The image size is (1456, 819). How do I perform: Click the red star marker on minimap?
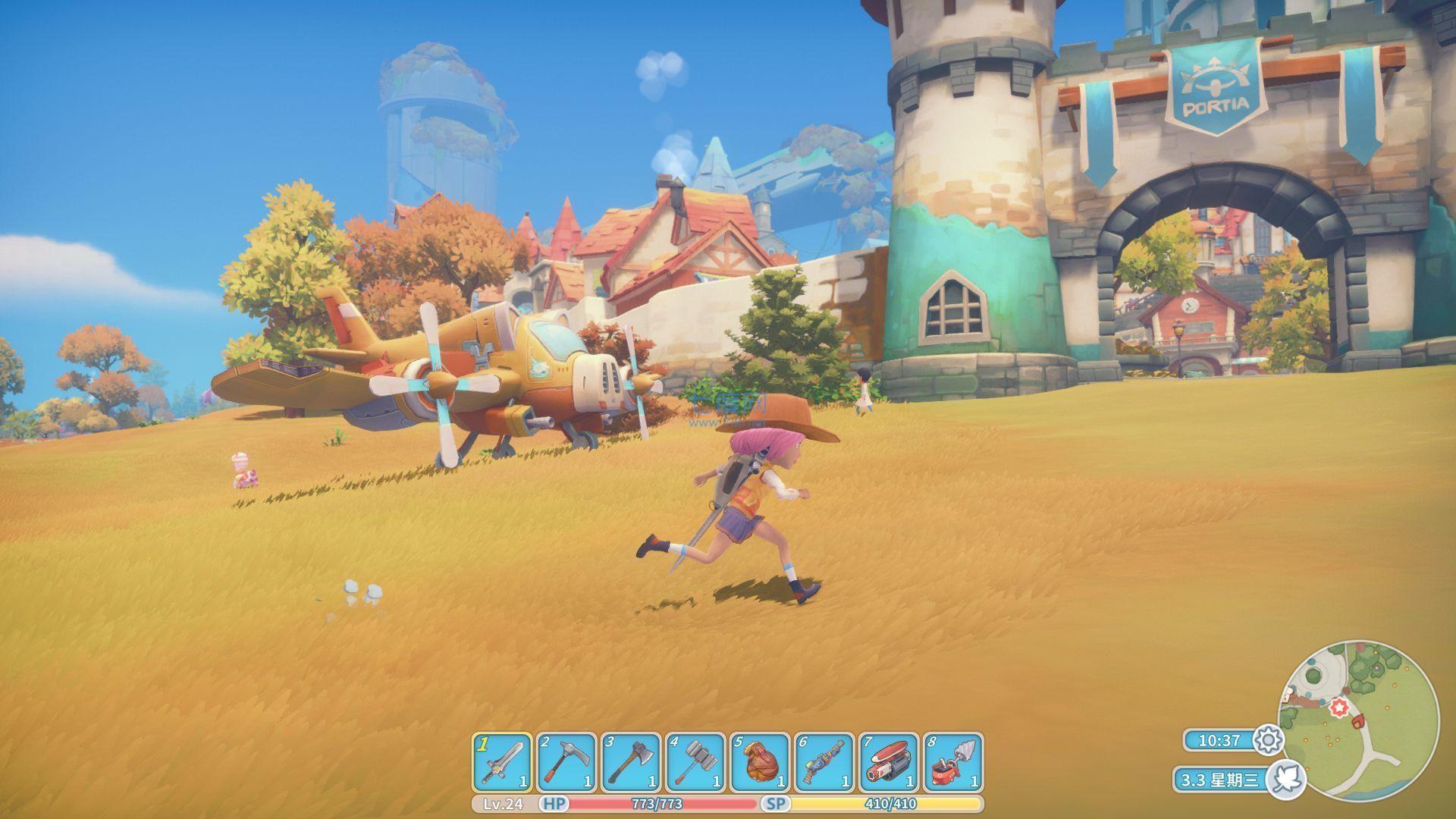click(x=1339, y=707)
